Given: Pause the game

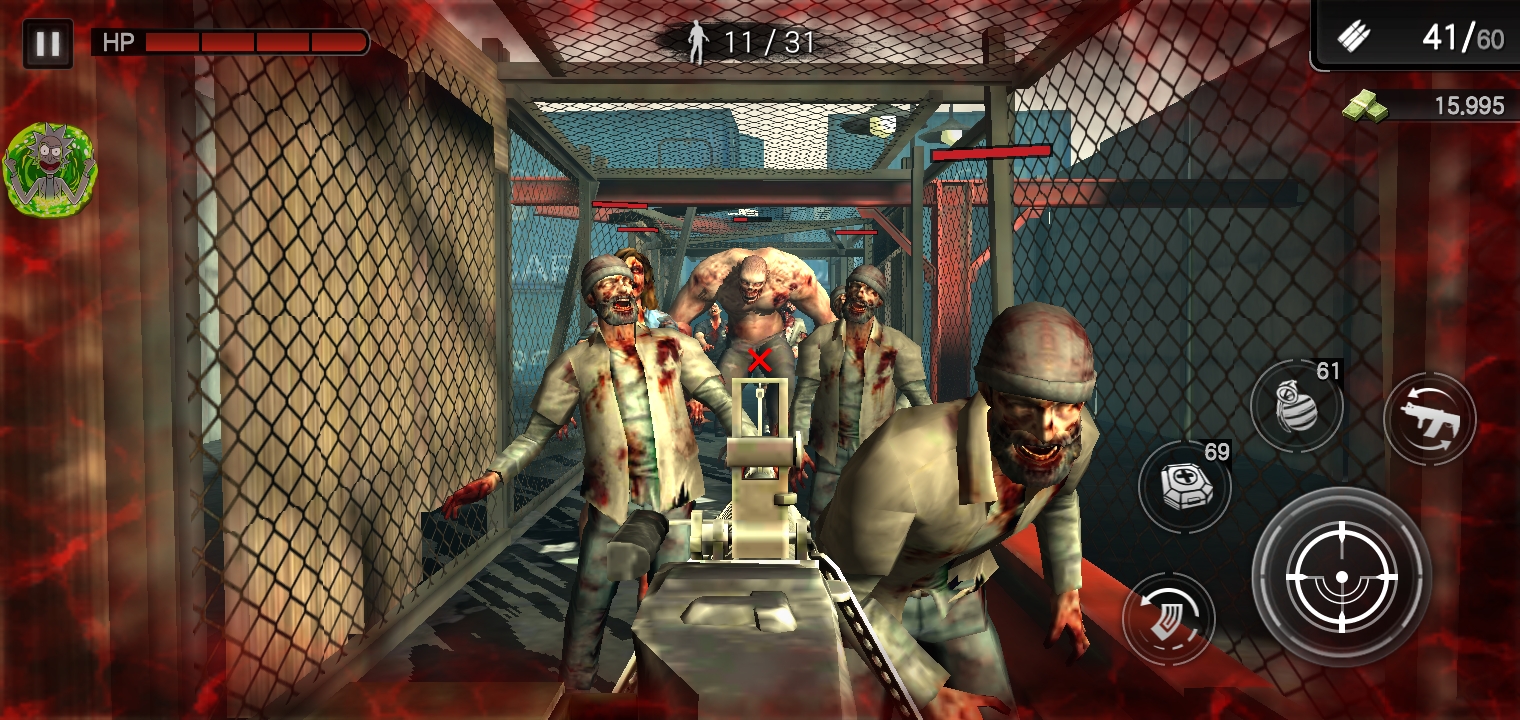Looking at the screenshot, I should tap(47, 44).
